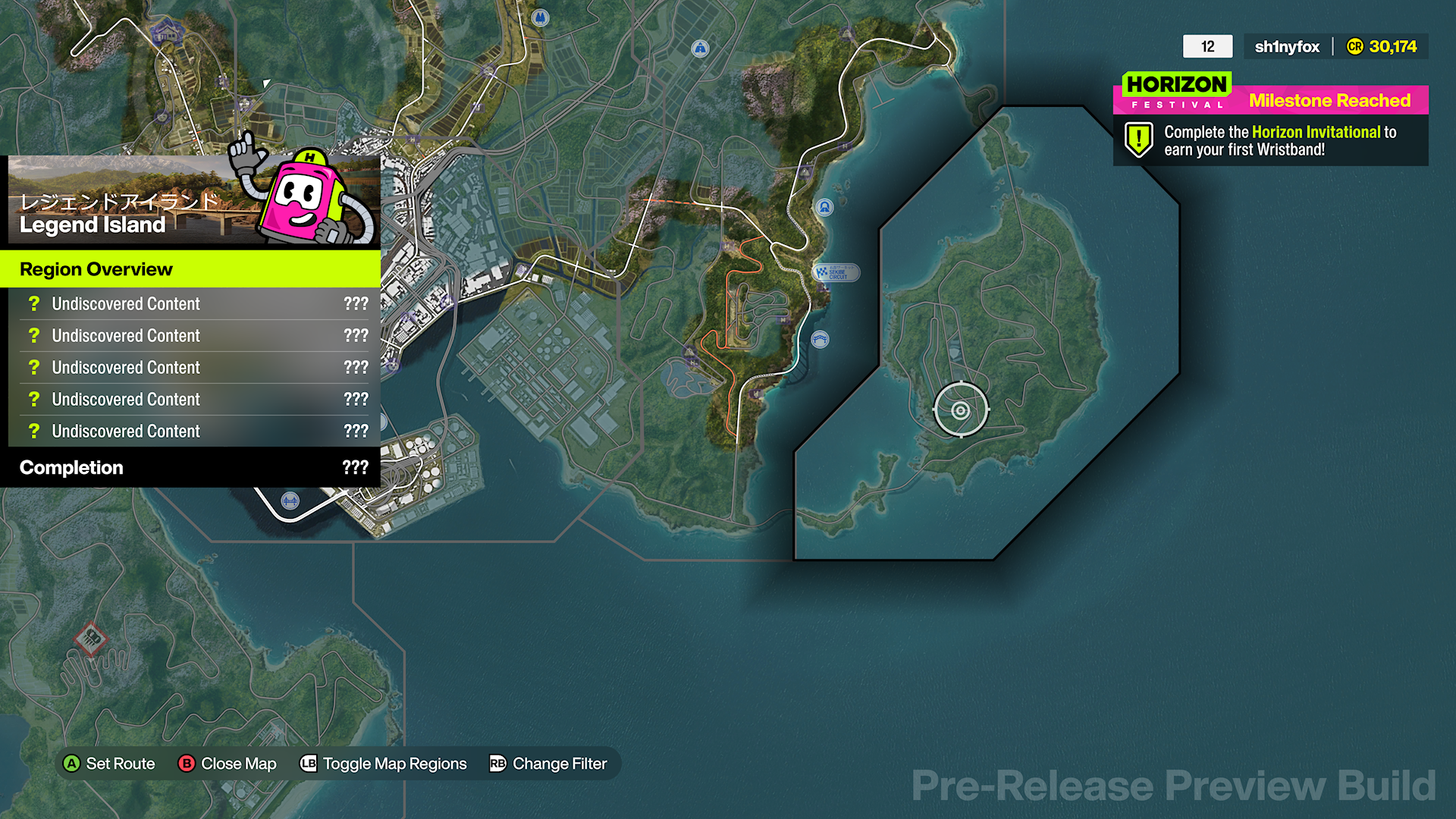The height and width of the screenshot is (819, 1456).
Task: Click the bell shrine icon on the east coast
Action: 825,207
